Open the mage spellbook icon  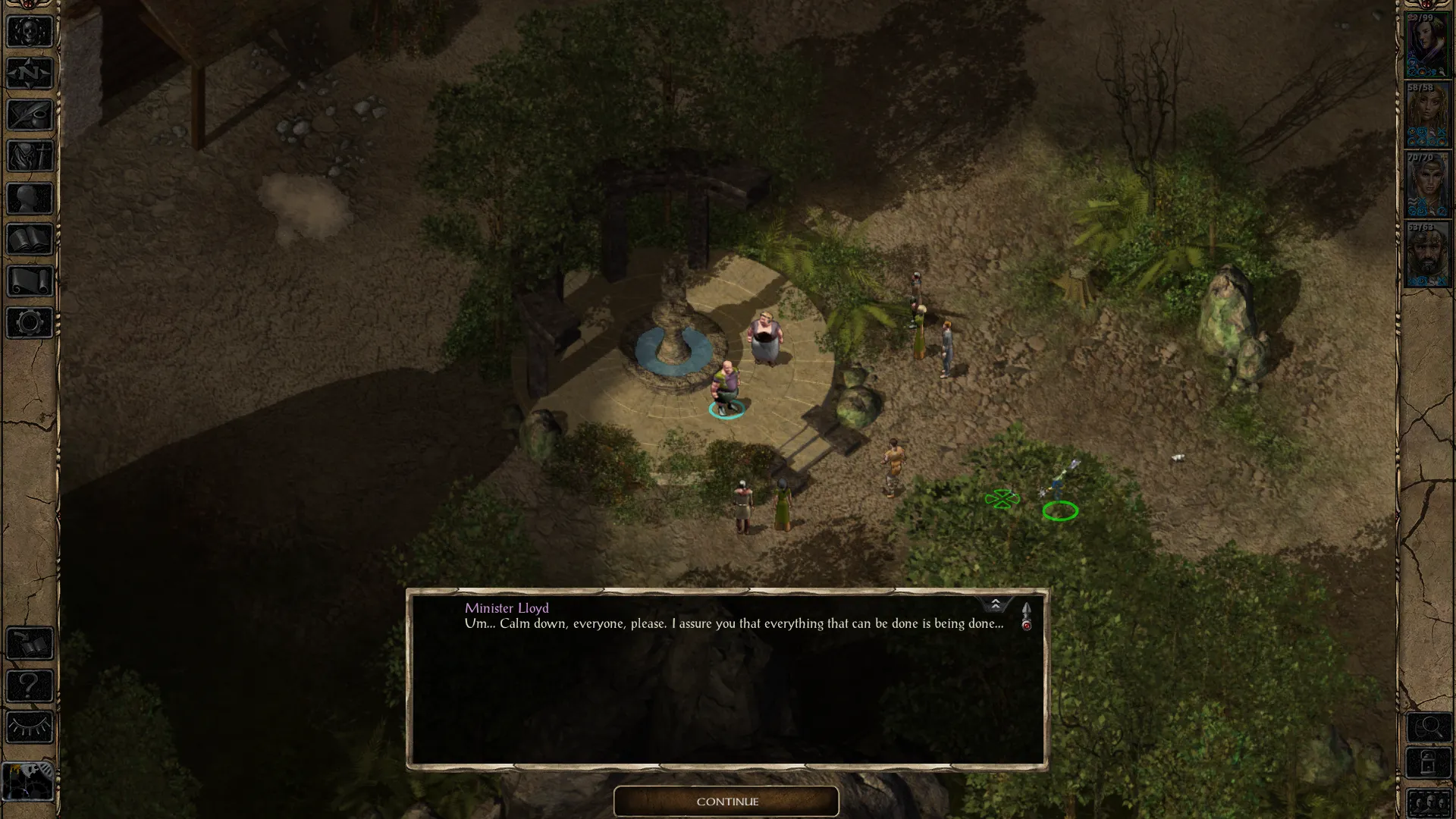[30, 240]
